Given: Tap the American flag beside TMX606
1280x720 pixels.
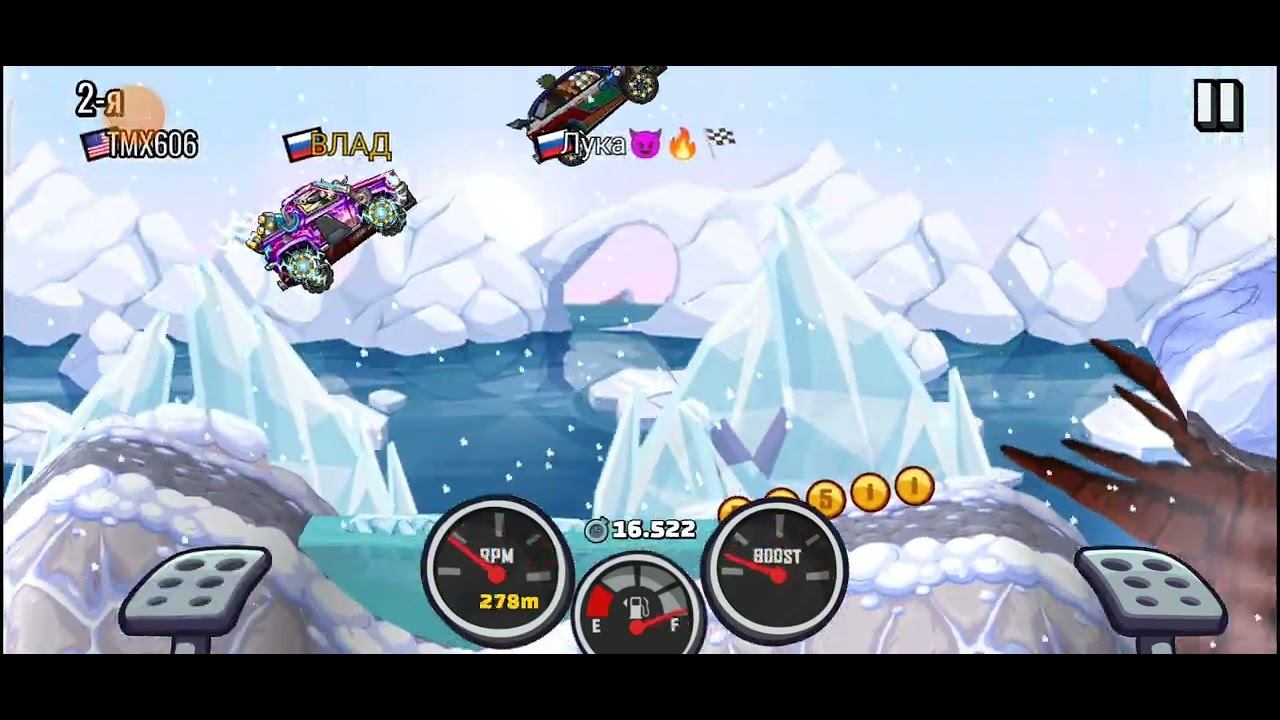Looking at the screenshot, I should point(94,146).
